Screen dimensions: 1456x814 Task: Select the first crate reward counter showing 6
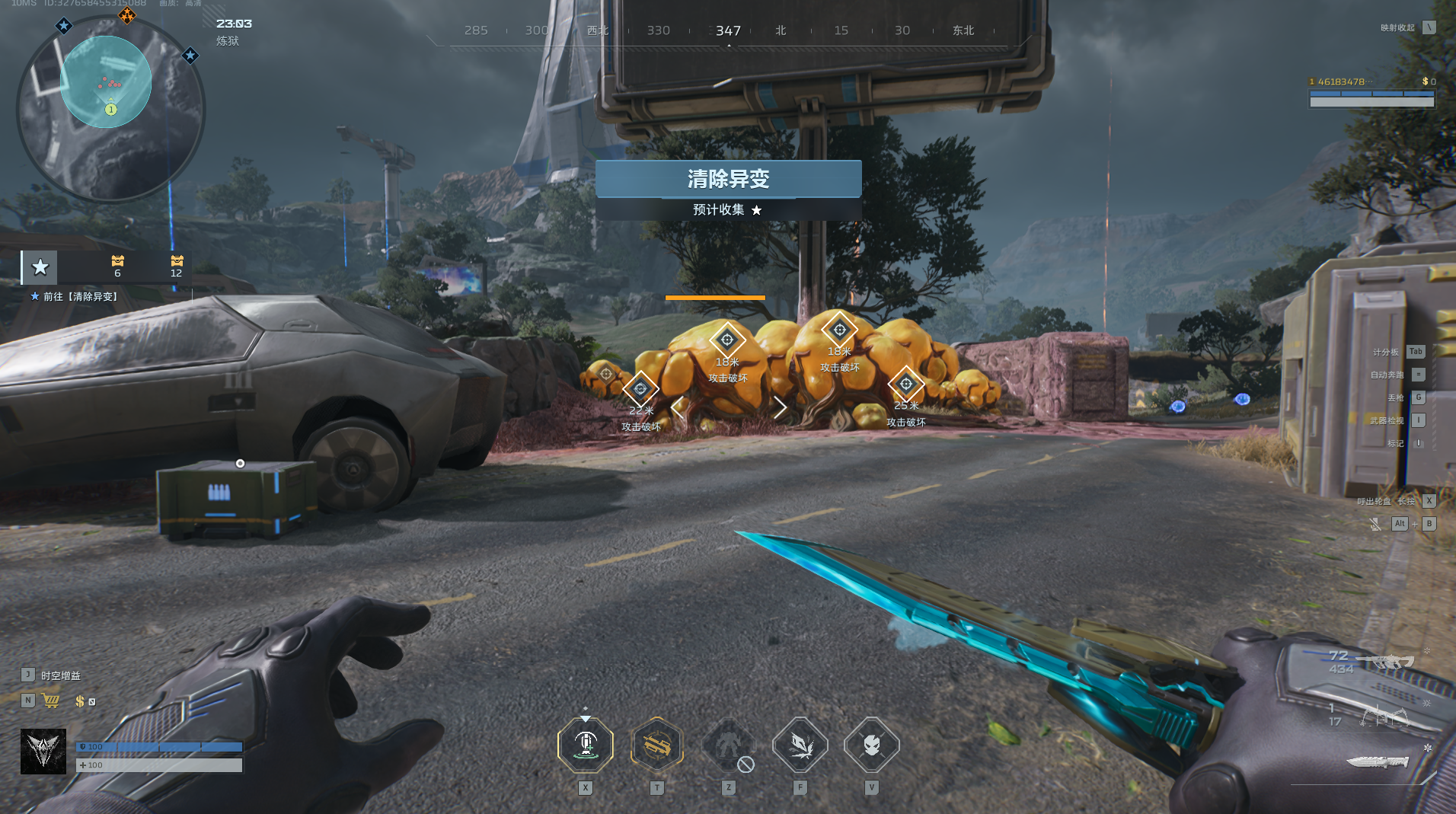pos(117,266)
